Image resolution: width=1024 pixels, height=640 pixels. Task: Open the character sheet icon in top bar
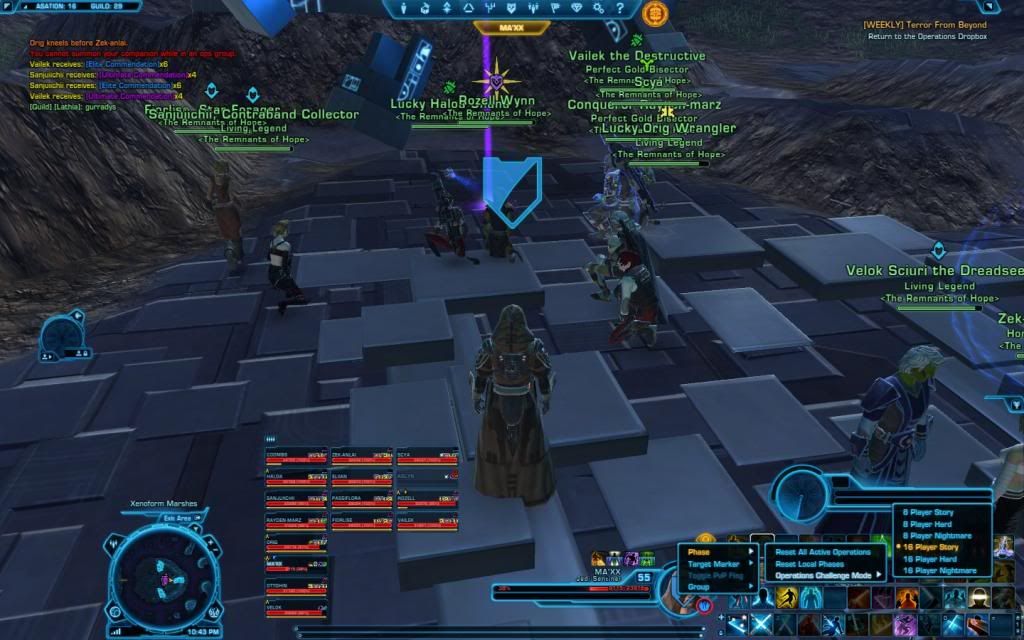click(x=403, y=9)
